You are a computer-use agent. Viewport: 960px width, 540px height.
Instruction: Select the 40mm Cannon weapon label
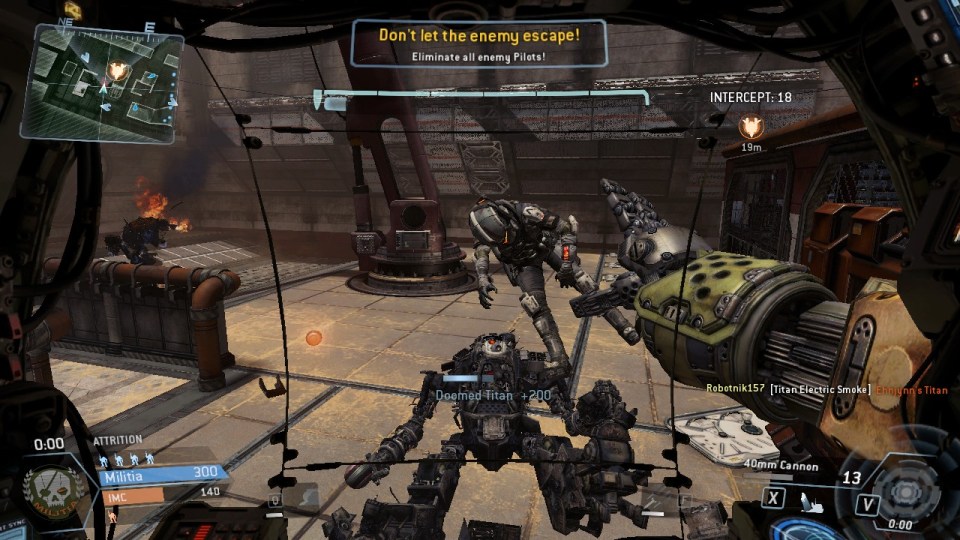point(781,466)
